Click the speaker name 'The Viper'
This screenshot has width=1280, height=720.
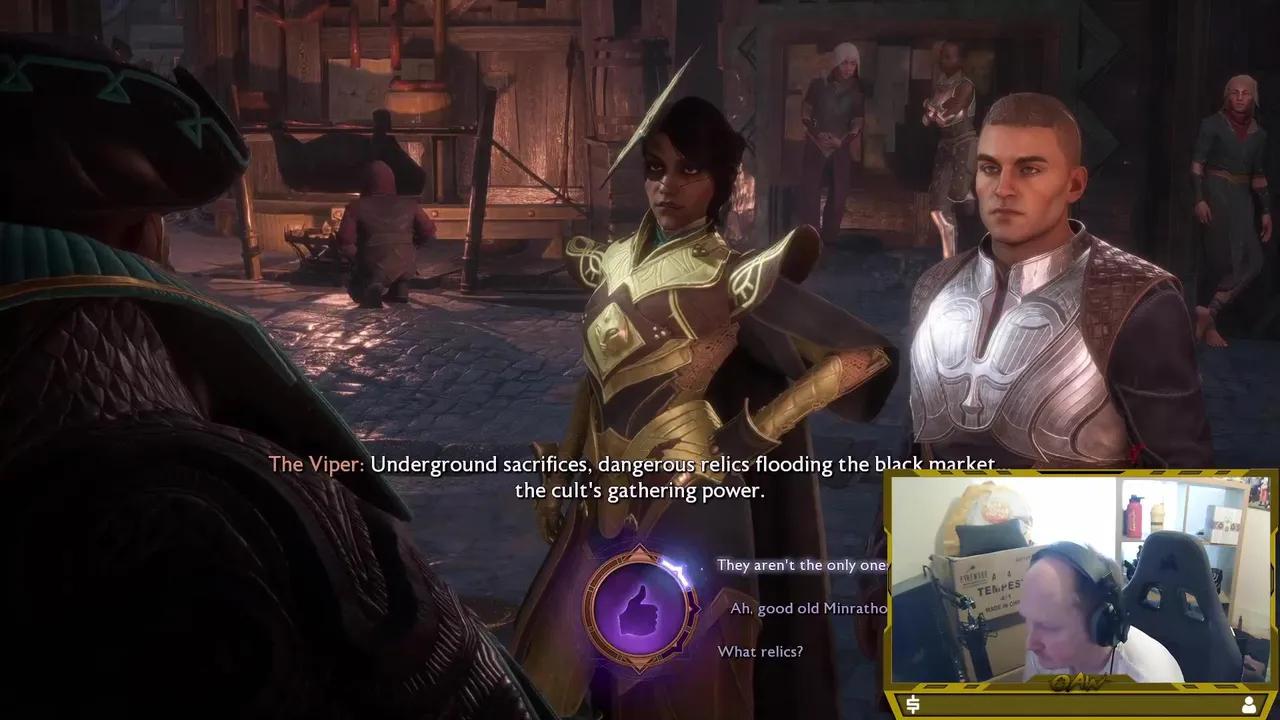pos(314,464)
